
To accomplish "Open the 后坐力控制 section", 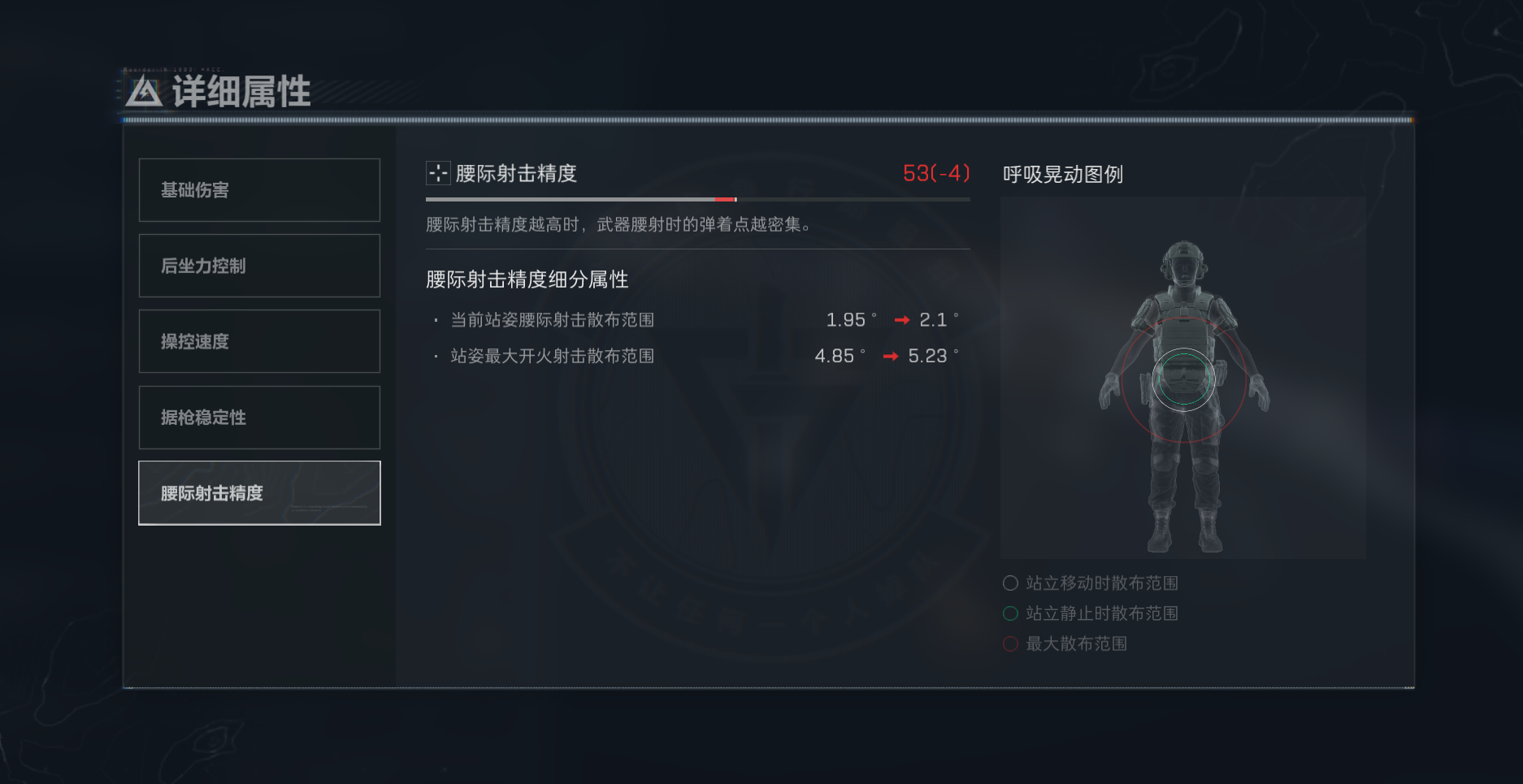I will tap(259, 266).
